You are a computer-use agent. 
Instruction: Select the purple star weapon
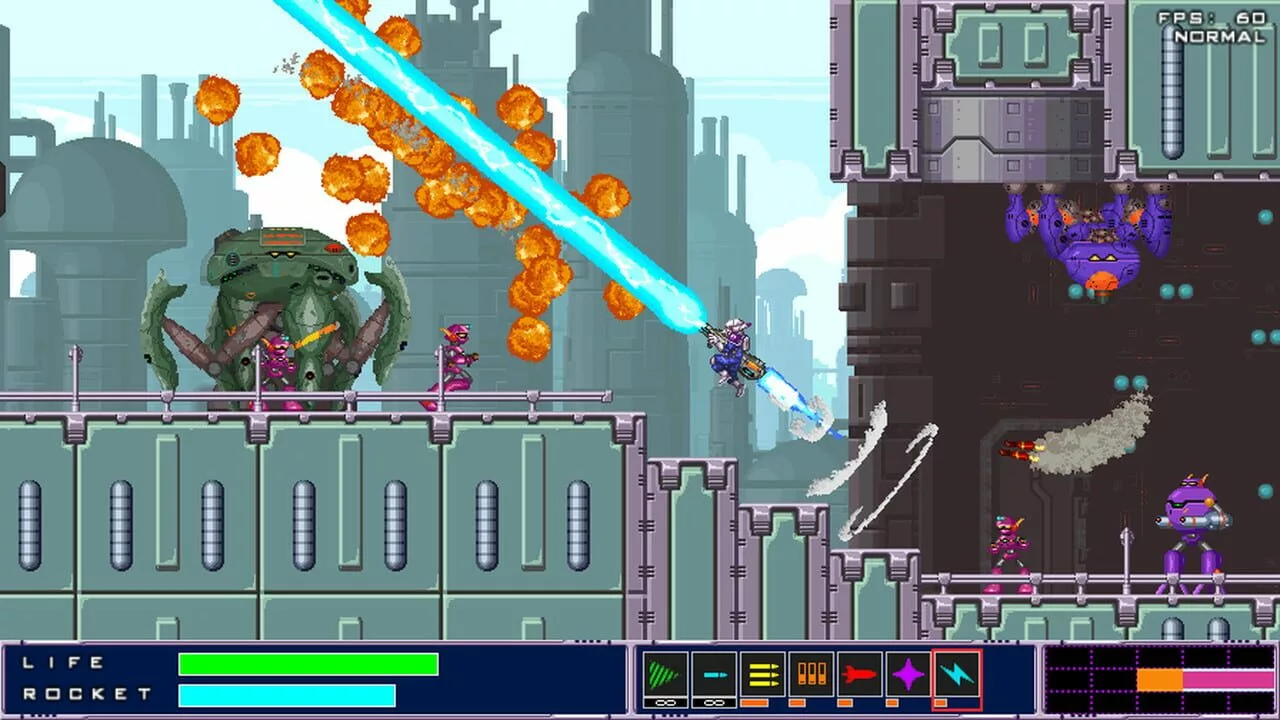click(908, 675)
